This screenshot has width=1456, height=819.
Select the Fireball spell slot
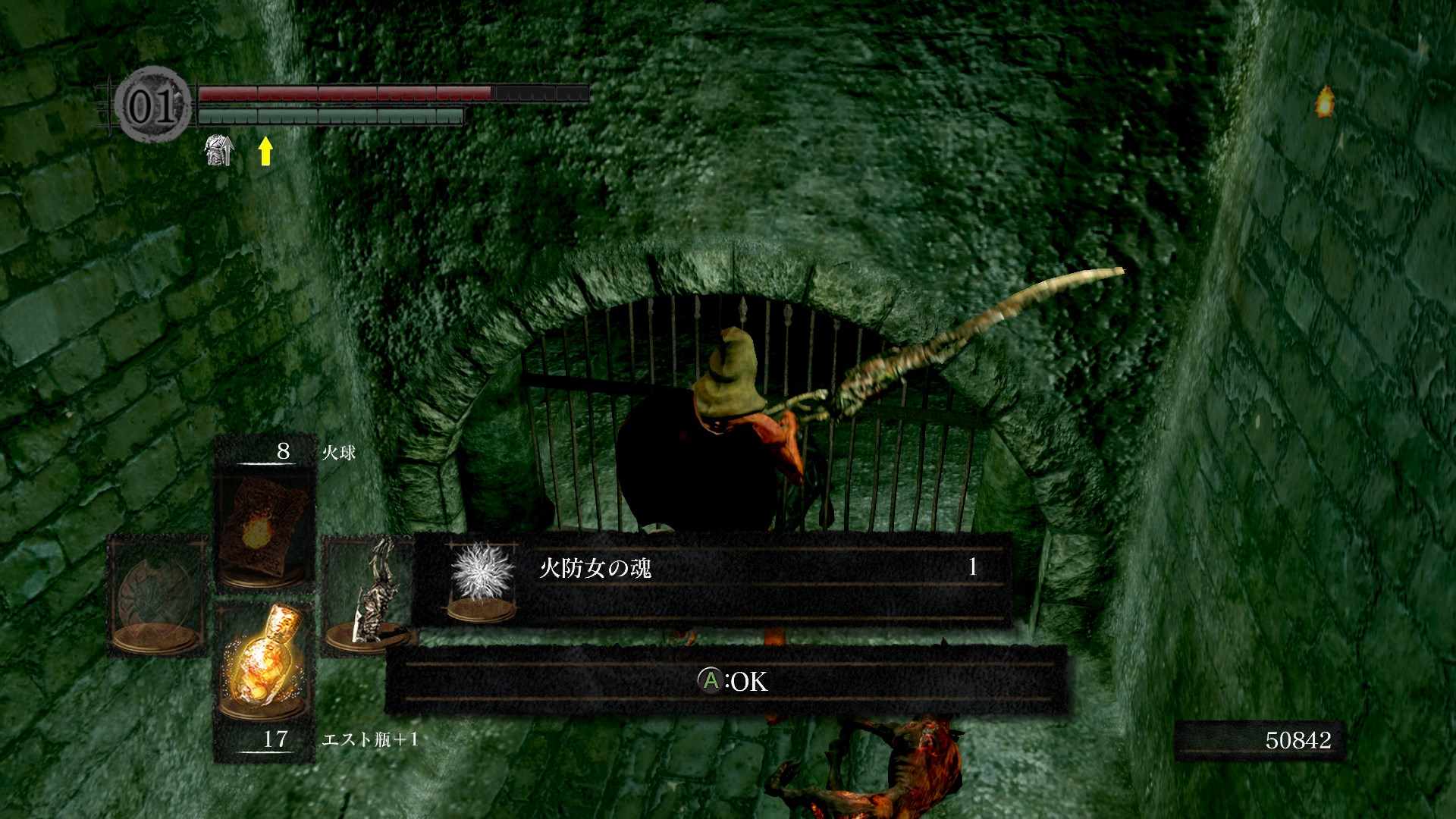(x=264, y=529)
